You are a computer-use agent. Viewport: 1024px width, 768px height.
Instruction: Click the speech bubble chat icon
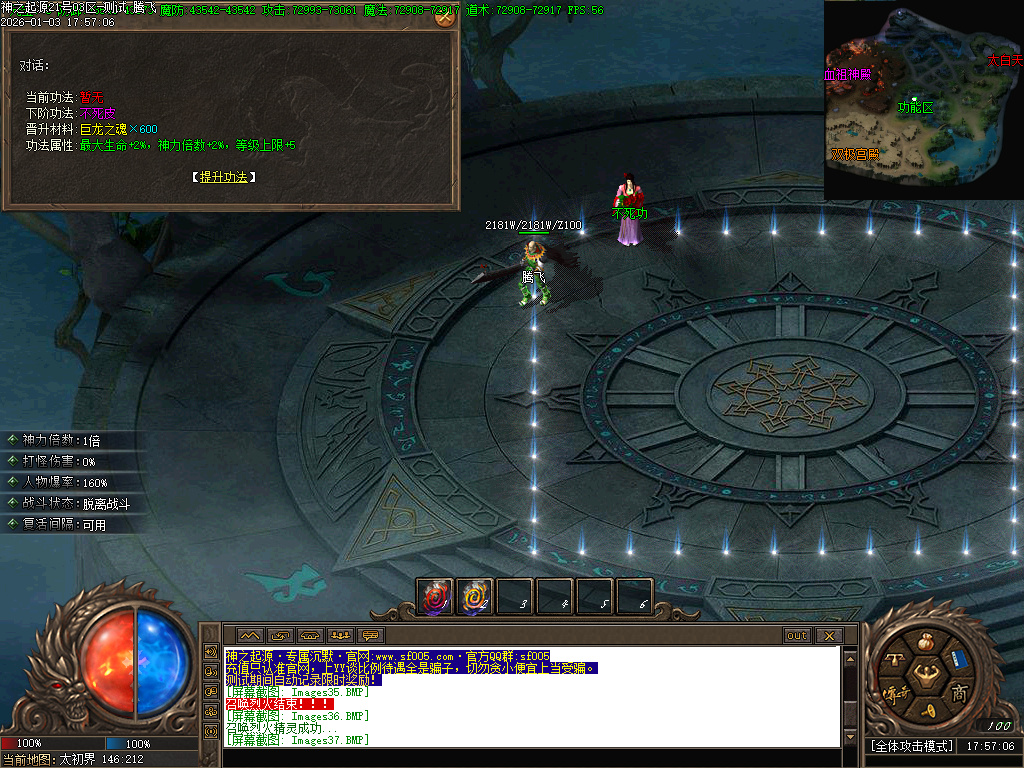[371, 636]
